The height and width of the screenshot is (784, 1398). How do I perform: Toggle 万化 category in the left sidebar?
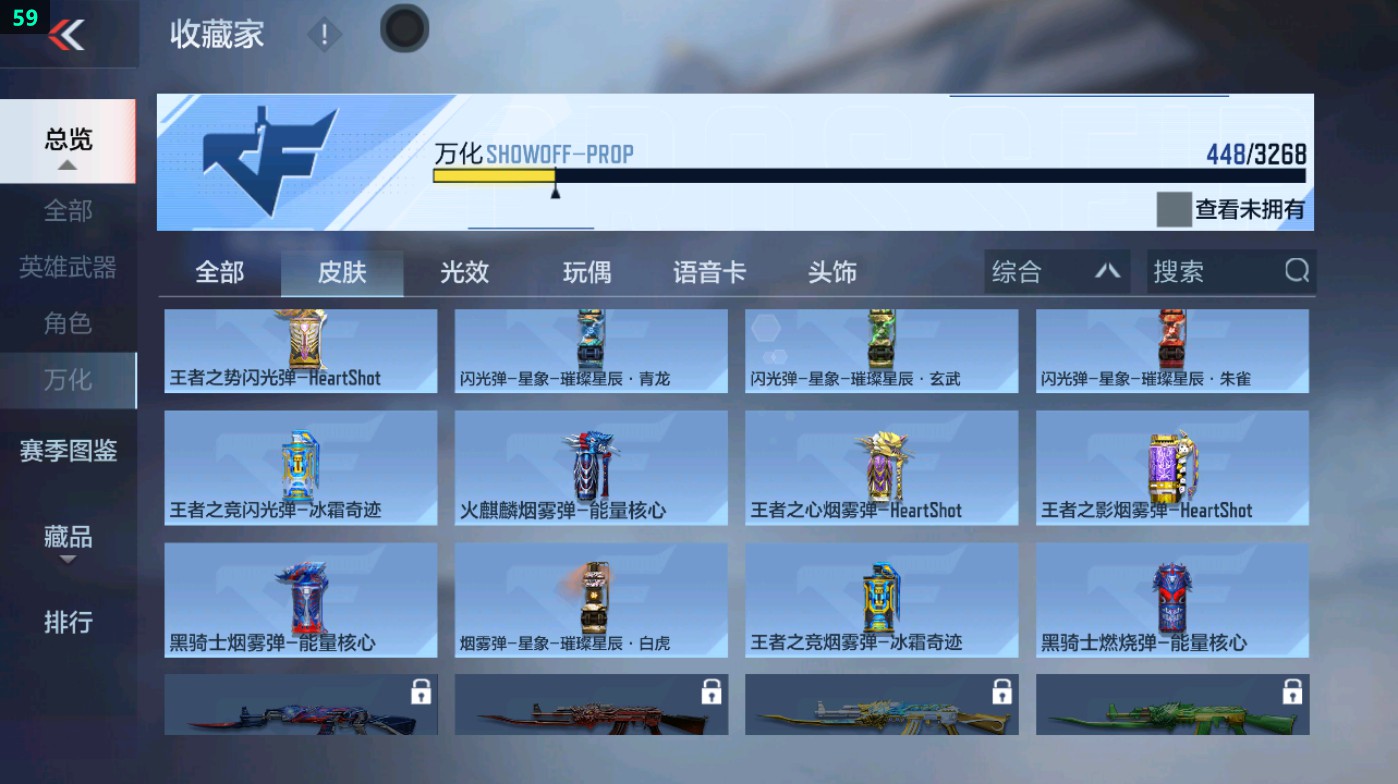(x=66, y=380)
